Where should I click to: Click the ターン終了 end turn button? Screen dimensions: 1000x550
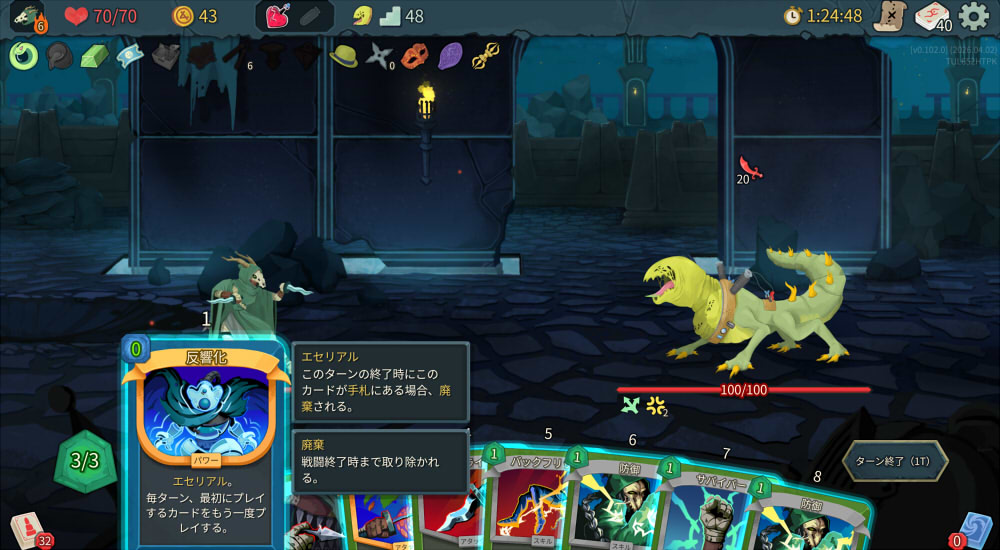(893, 461)
